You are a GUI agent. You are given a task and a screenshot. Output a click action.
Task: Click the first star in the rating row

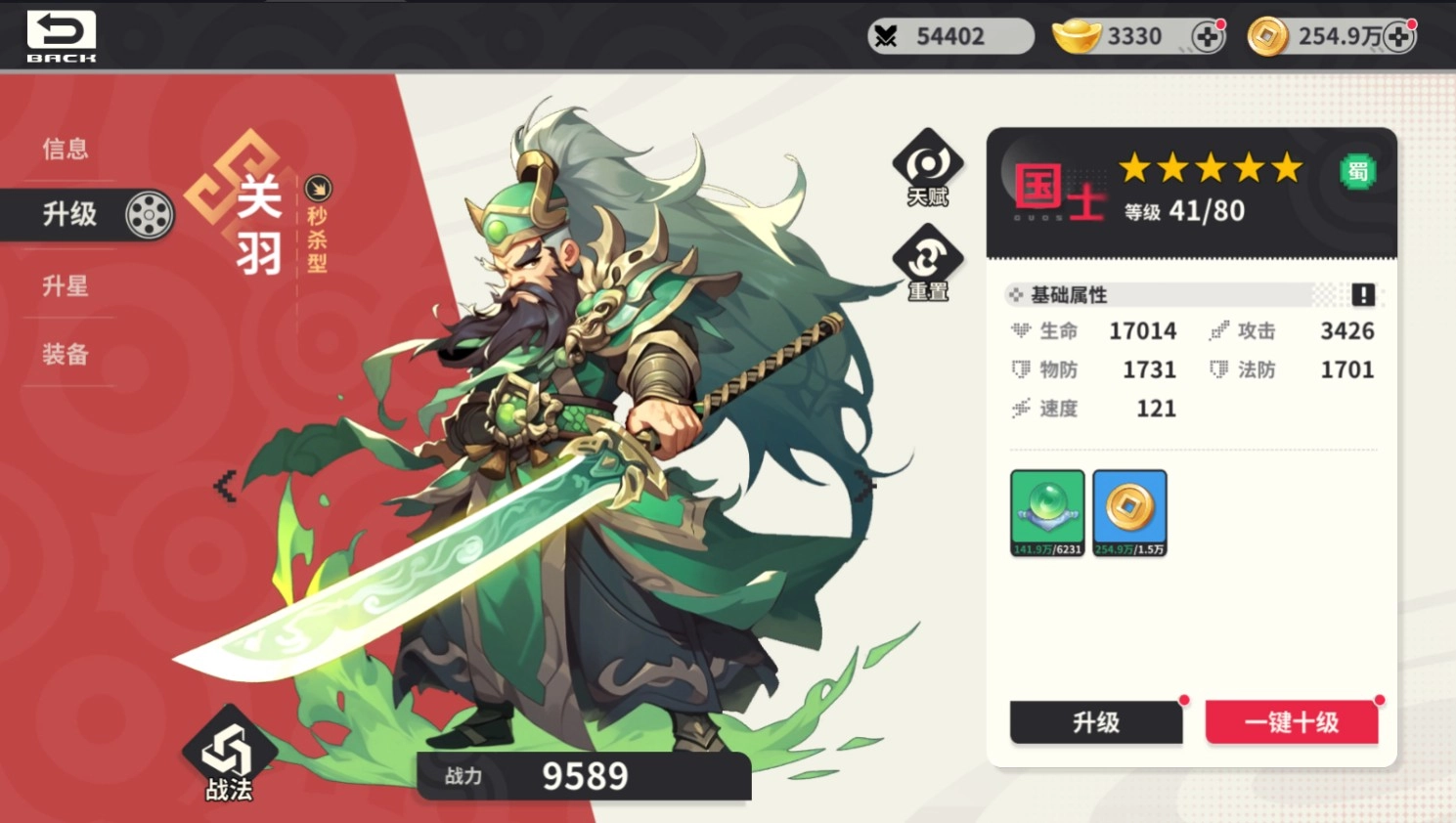click(1136, 169)
